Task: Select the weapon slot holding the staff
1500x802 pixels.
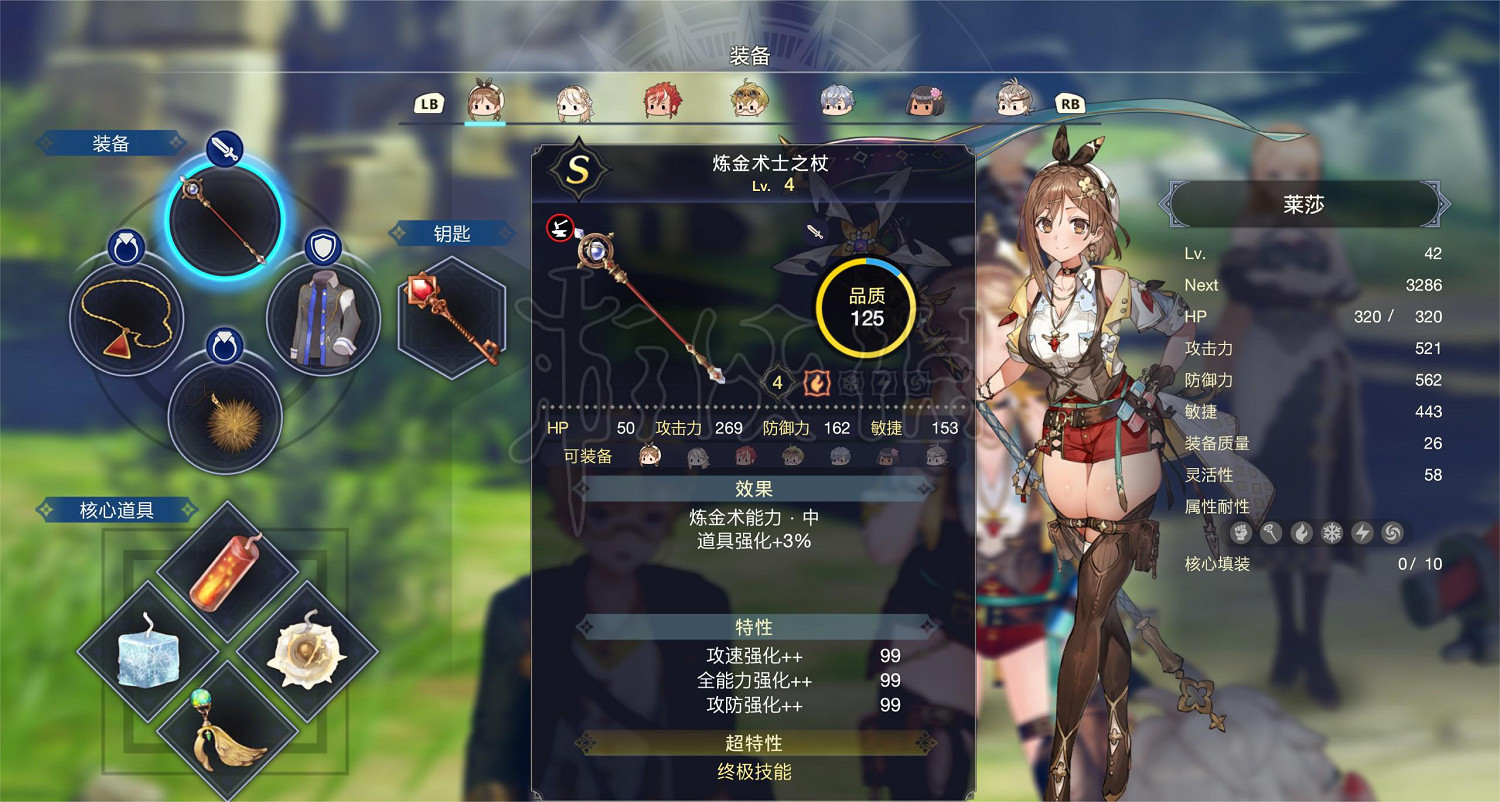Action: [222, 225]
